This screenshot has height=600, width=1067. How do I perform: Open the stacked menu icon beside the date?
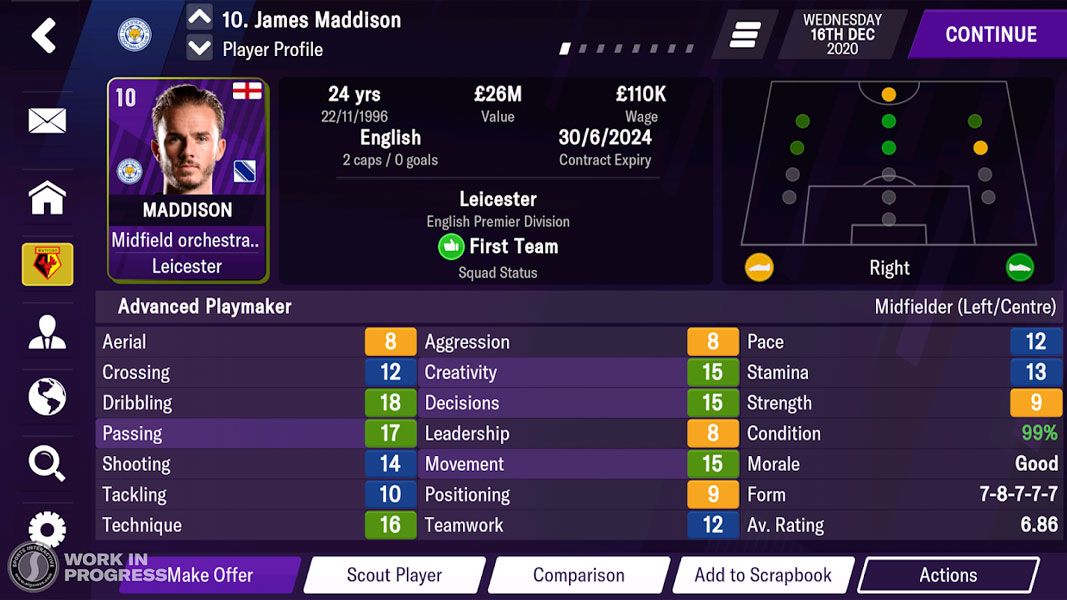(x=745, y=35)
